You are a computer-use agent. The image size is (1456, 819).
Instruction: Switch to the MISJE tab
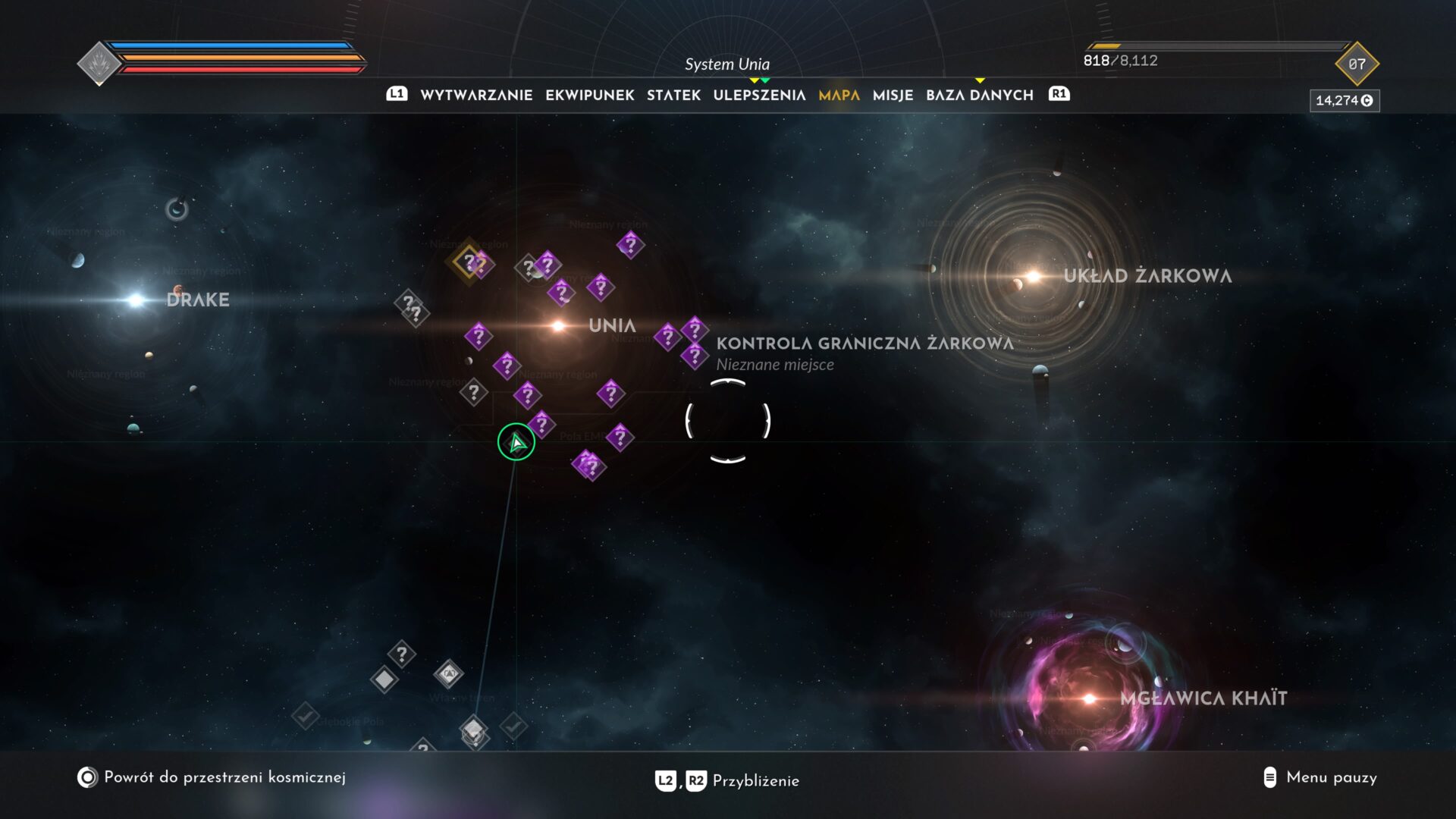(x=893, y=95)
